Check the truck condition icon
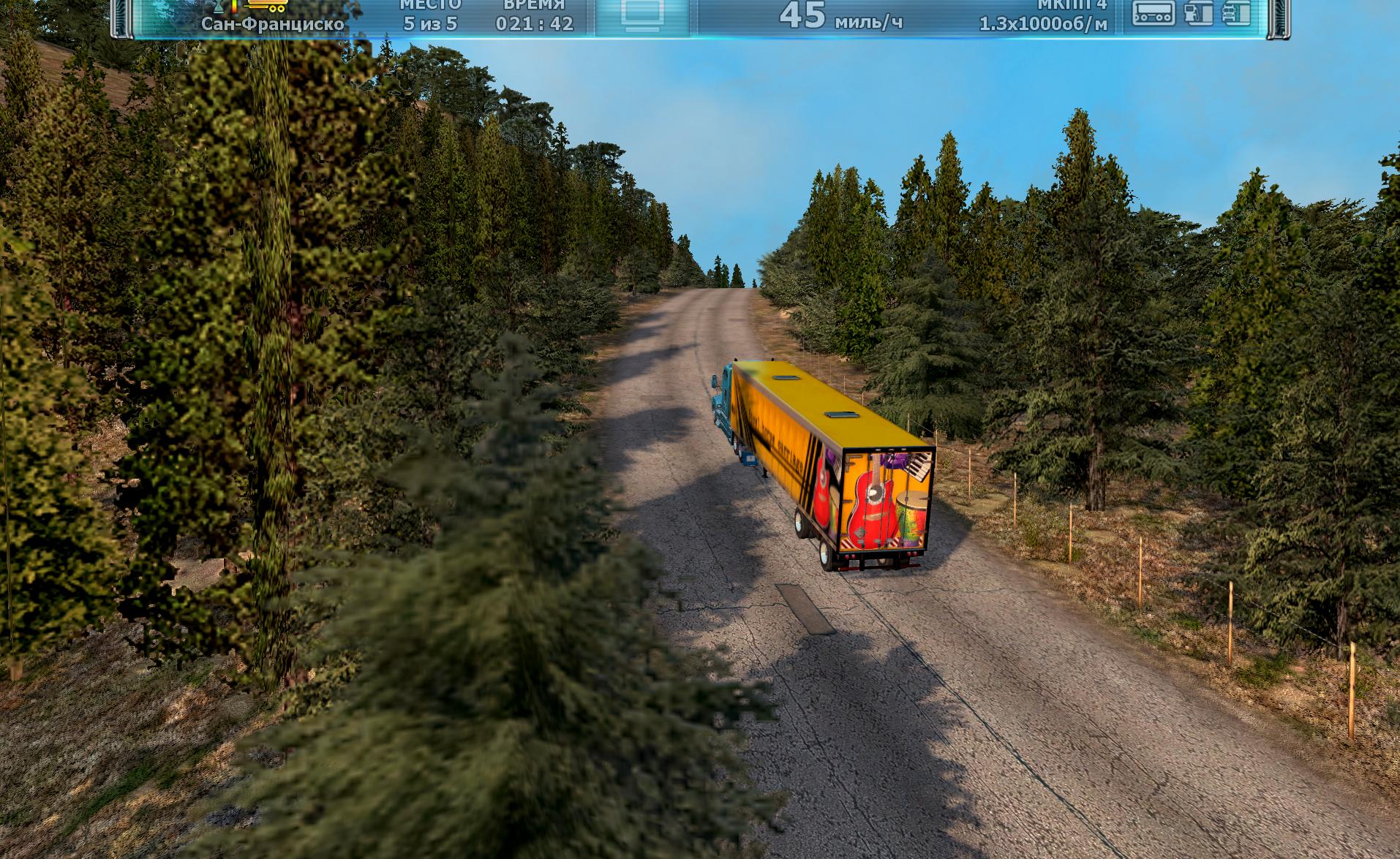 click(1236, 13)
